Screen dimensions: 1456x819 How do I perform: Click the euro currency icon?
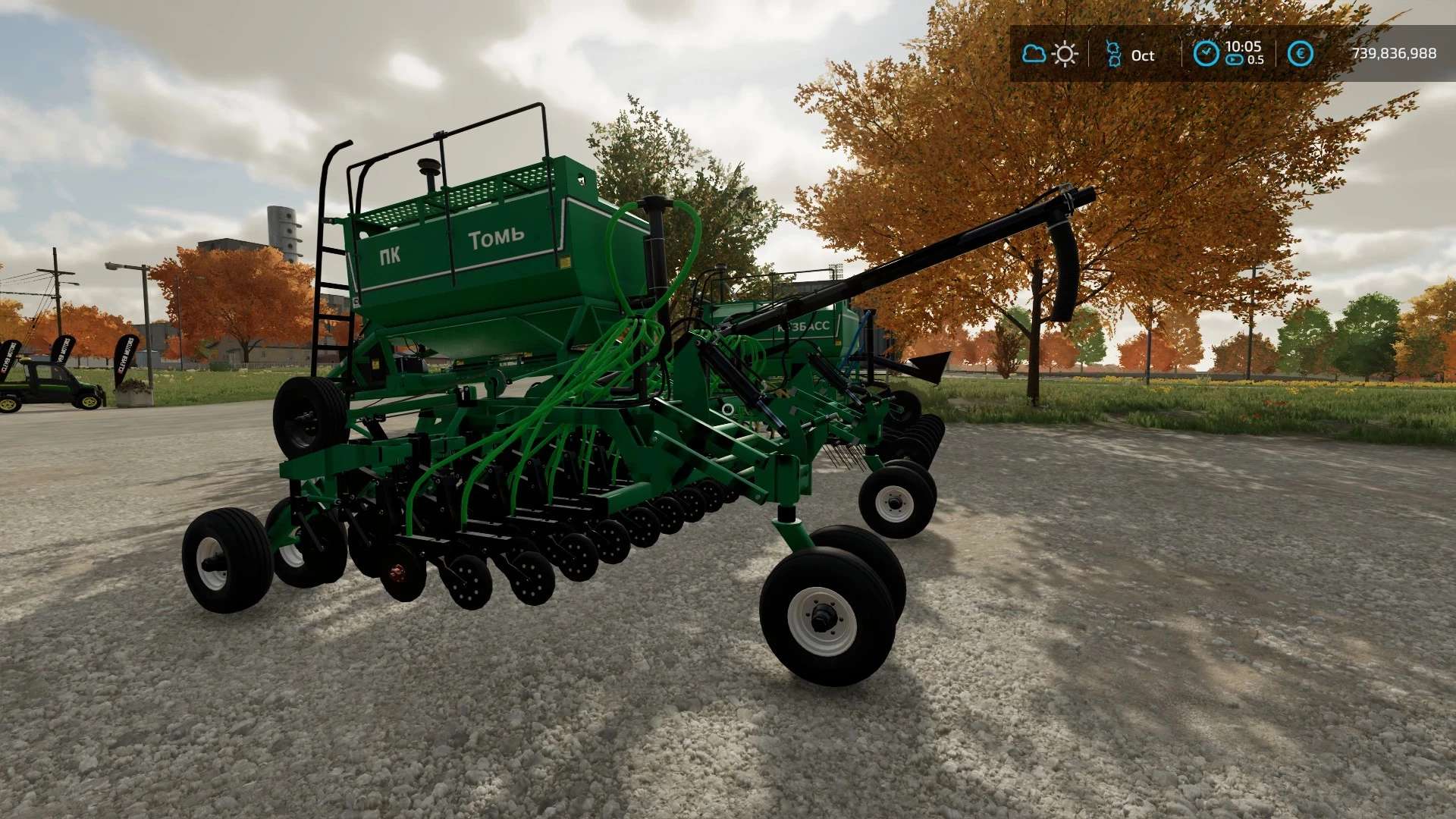1300,54
